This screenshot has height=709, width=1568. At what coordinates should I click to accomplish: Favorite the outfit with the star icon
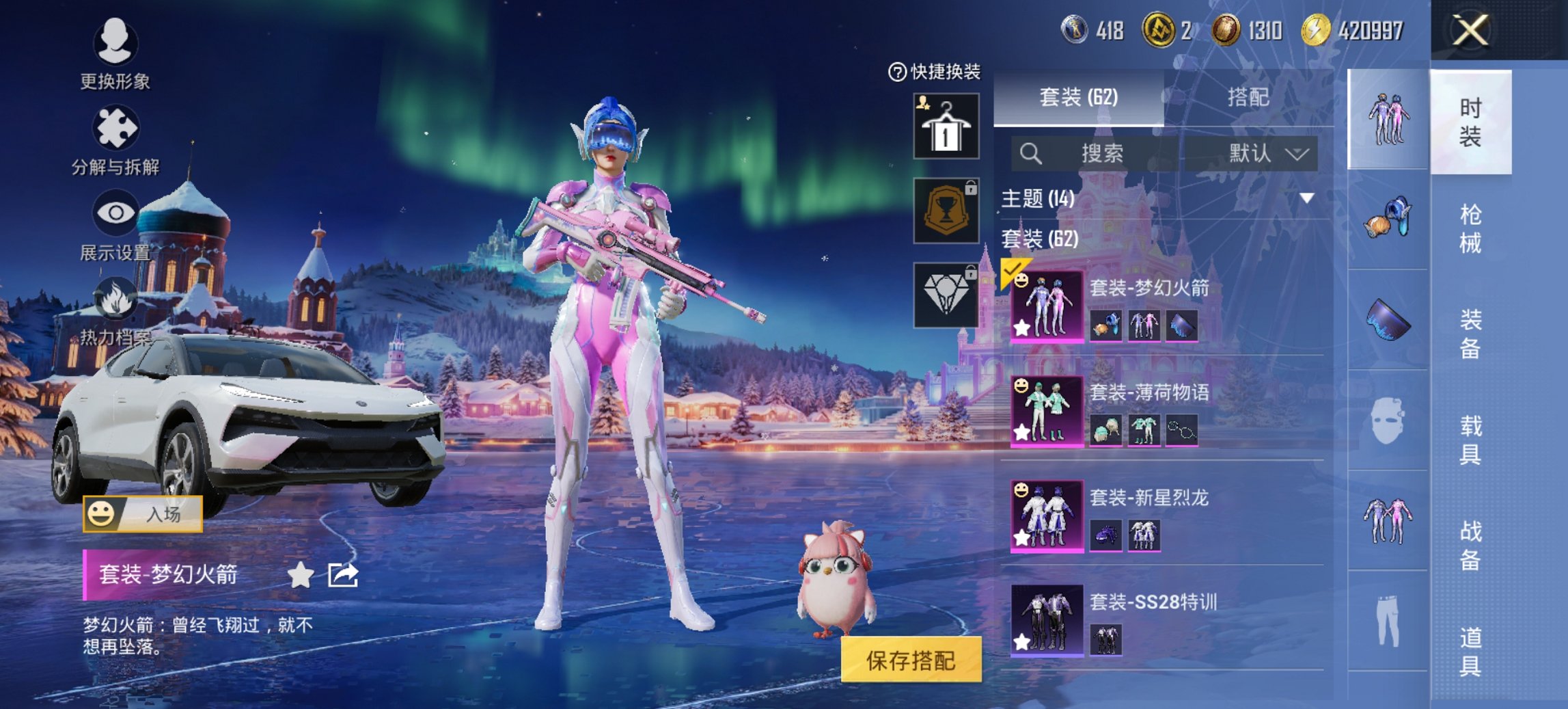tap(300, 575)
